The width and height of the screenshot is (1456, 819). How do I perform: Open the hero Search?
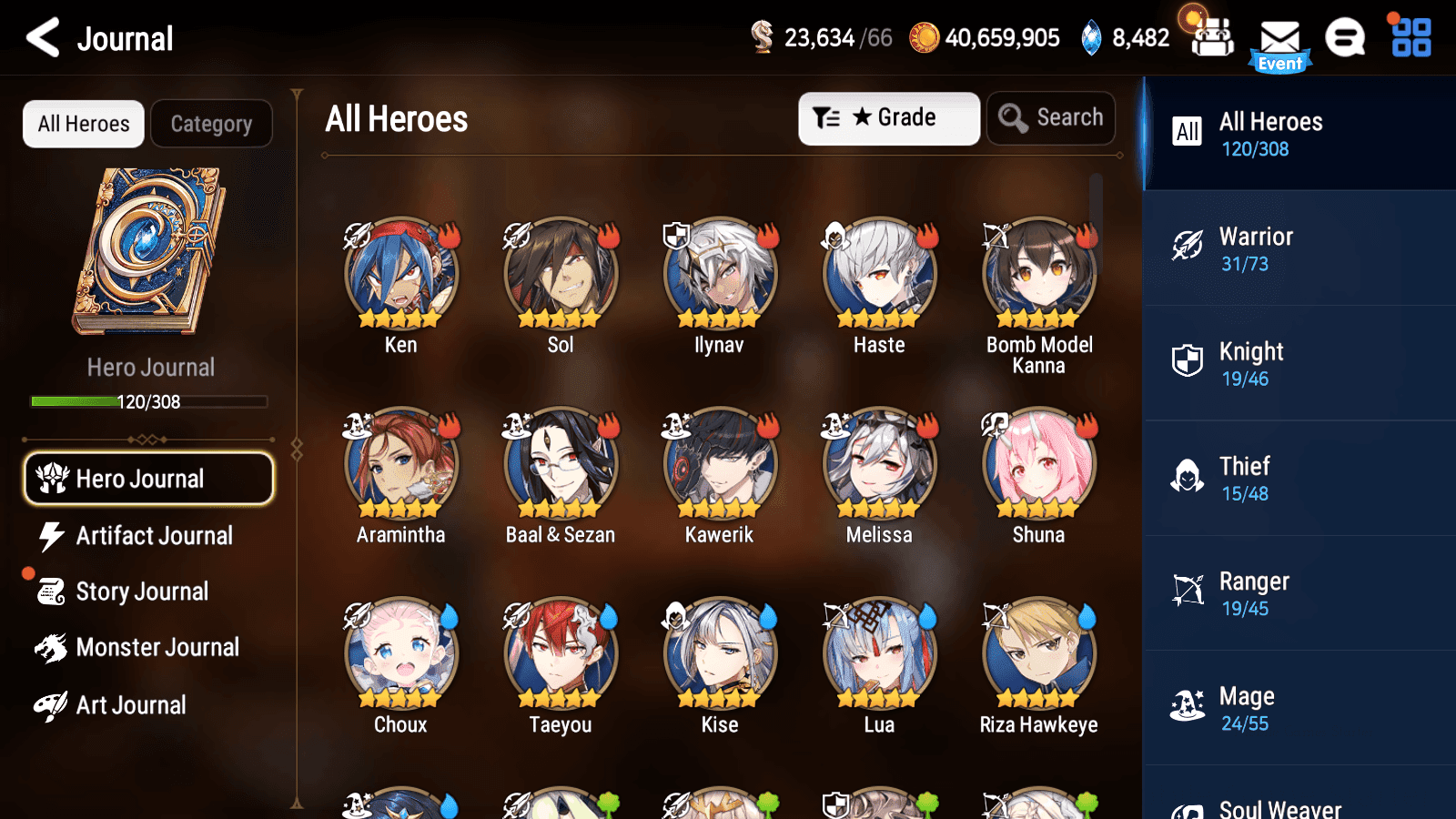pos(1051,117)
